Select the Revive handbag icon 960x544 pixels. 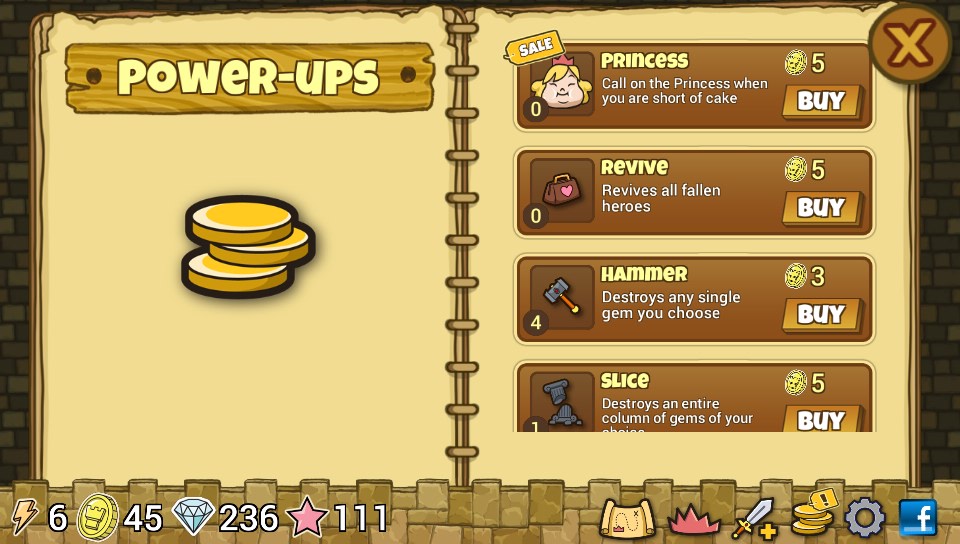click(561, 190)
